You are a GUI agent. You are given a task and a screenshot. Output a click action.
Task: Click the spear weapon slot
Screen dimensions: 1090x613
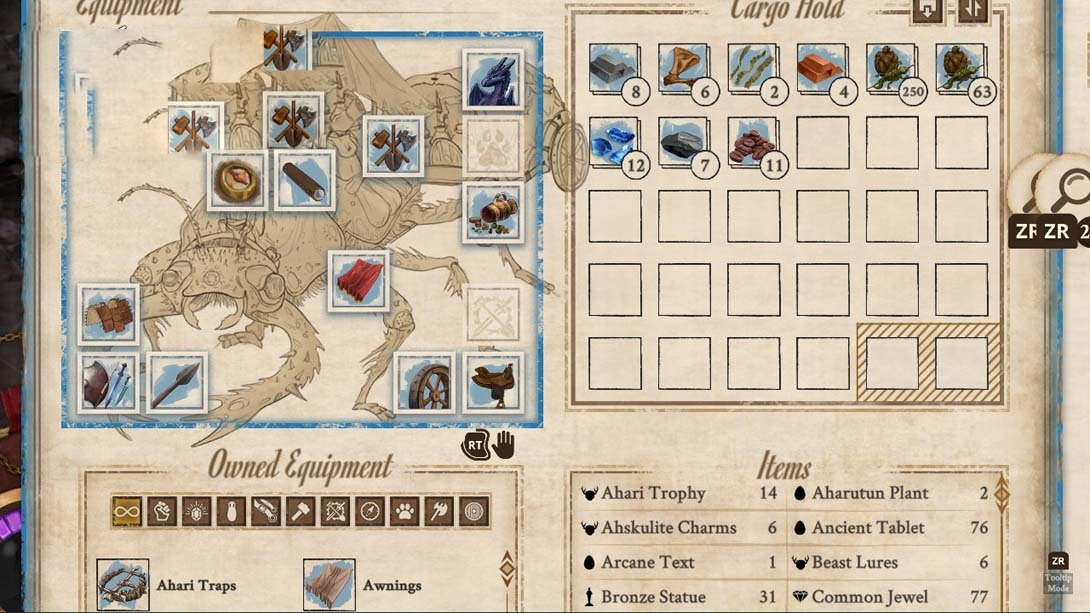(x=177, y=383)
